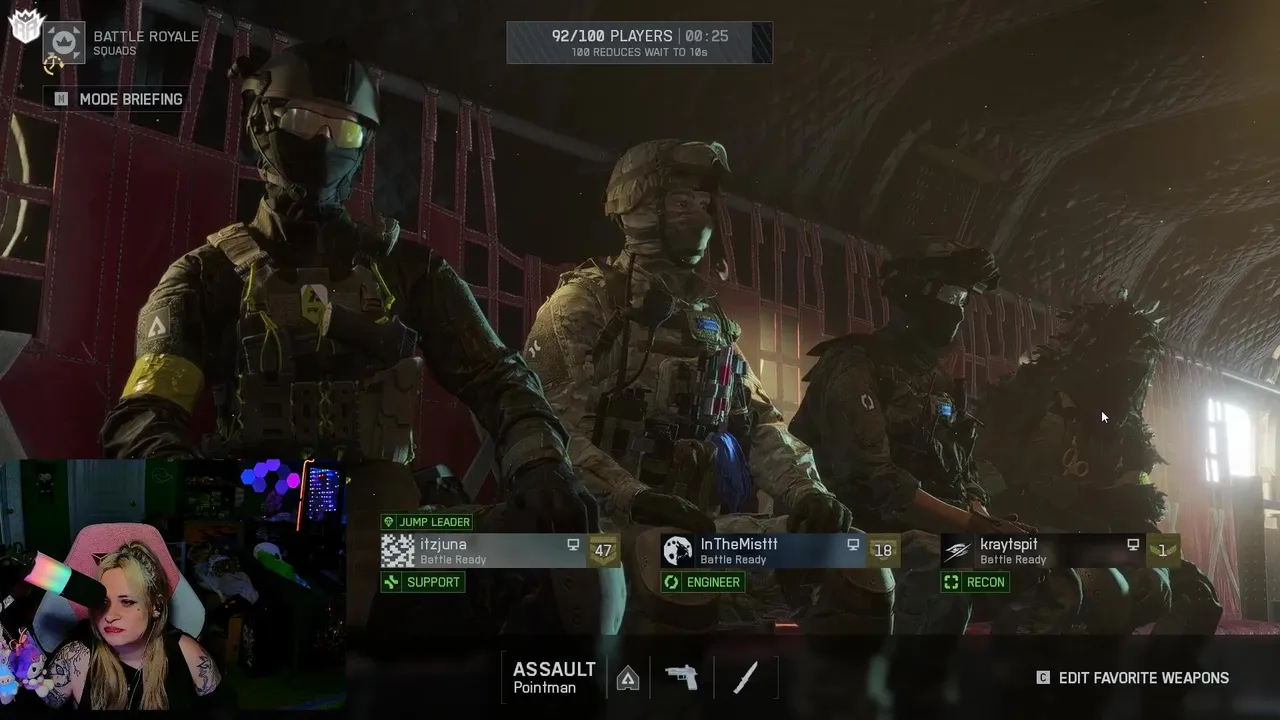Click the Battle Royale mode icon
The image size is (1280, 720).
click(64, 43)
